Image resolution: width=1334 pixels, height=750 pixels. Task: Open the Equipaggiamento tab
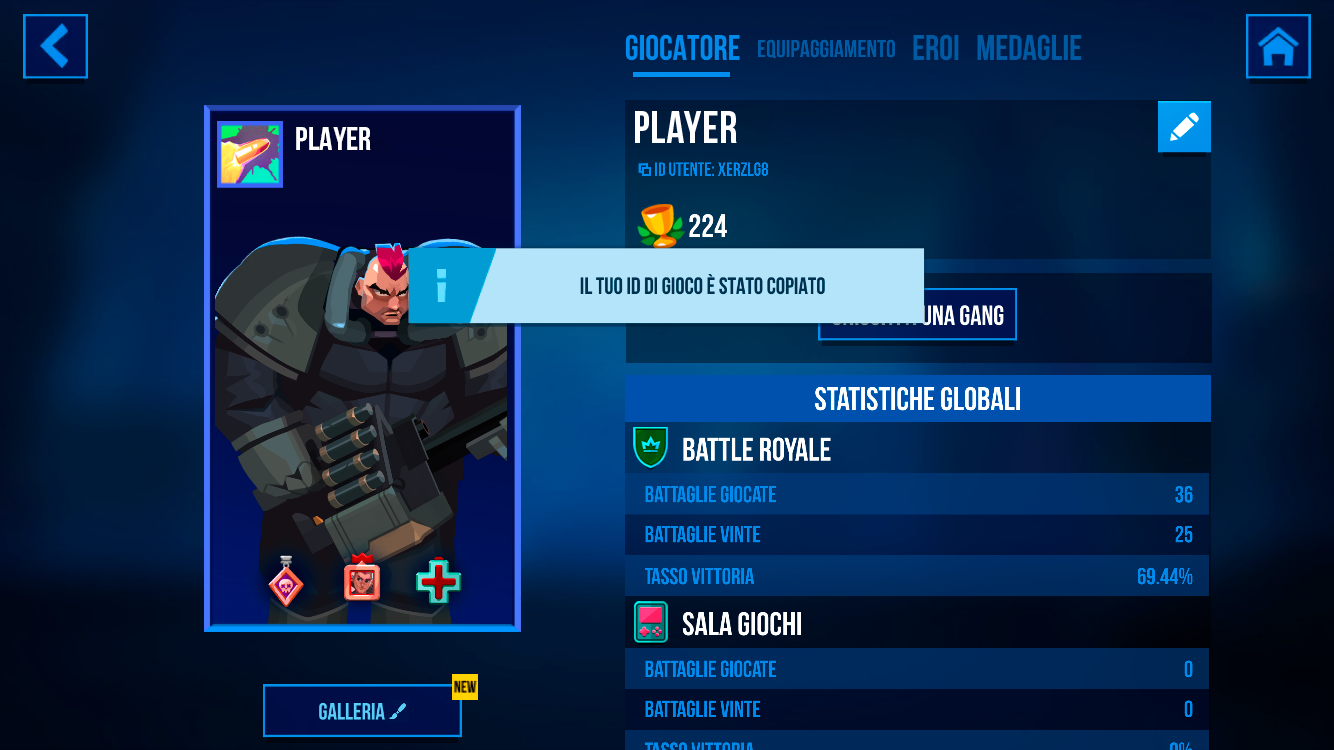click(826, 49)
